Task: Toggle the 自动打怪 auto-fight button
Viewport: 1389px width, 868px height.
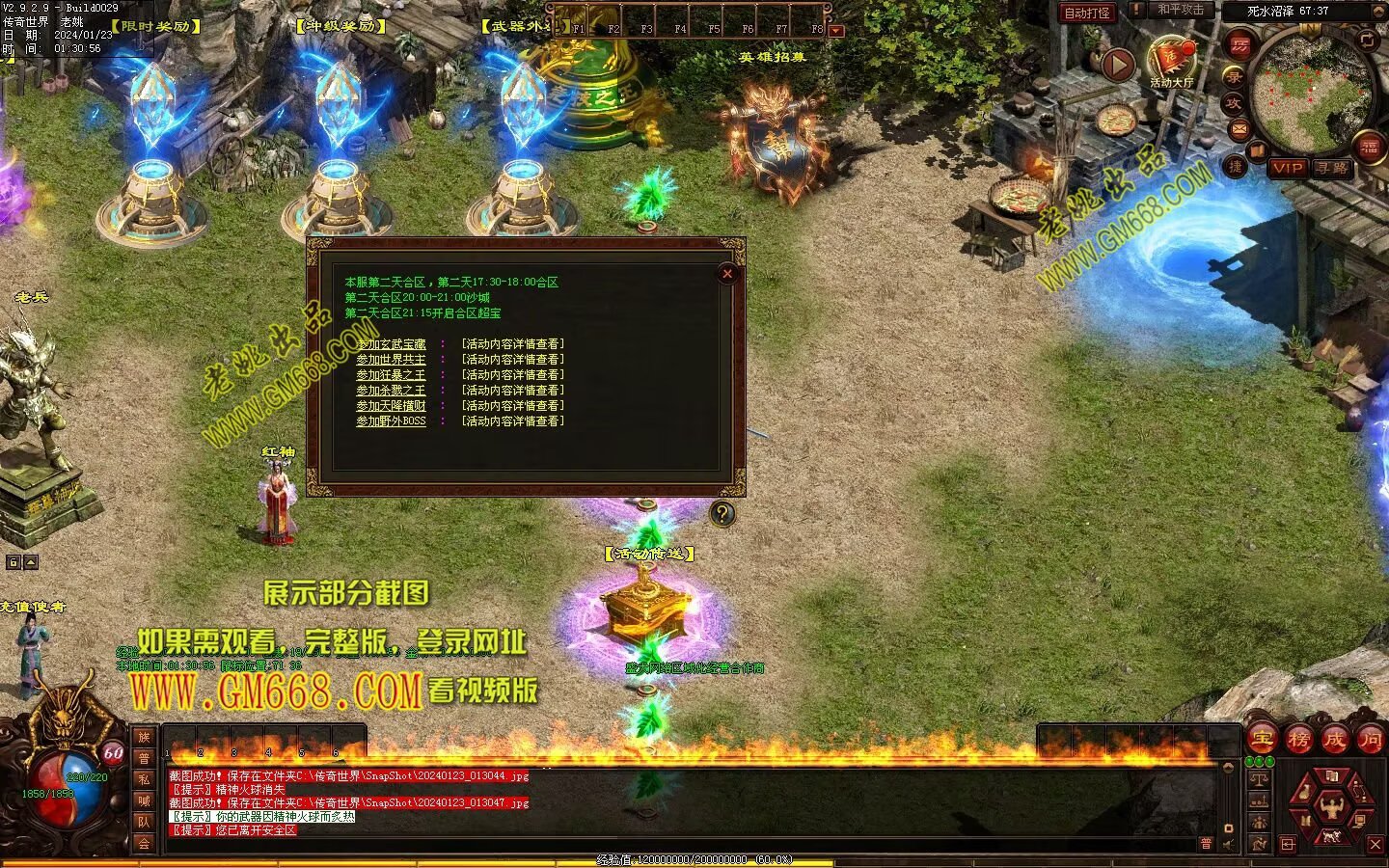Action: (x=1087, y=13)
